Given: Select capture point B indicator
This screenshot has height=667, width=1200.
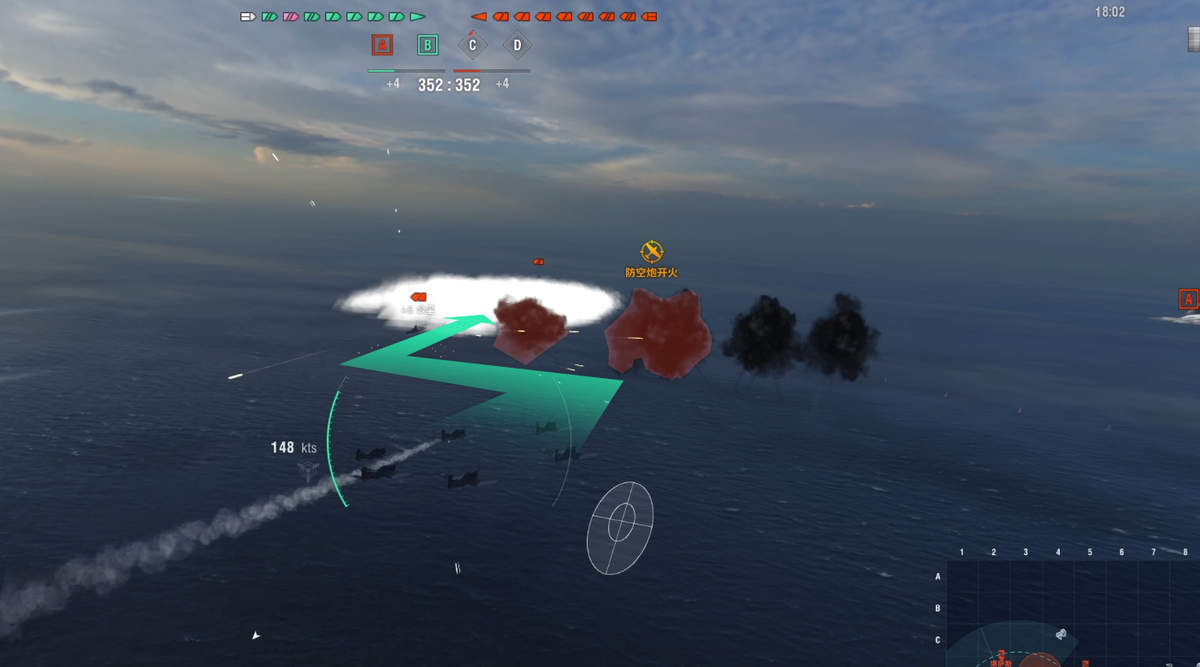Looking at the screenshot, I should point(427,45).
